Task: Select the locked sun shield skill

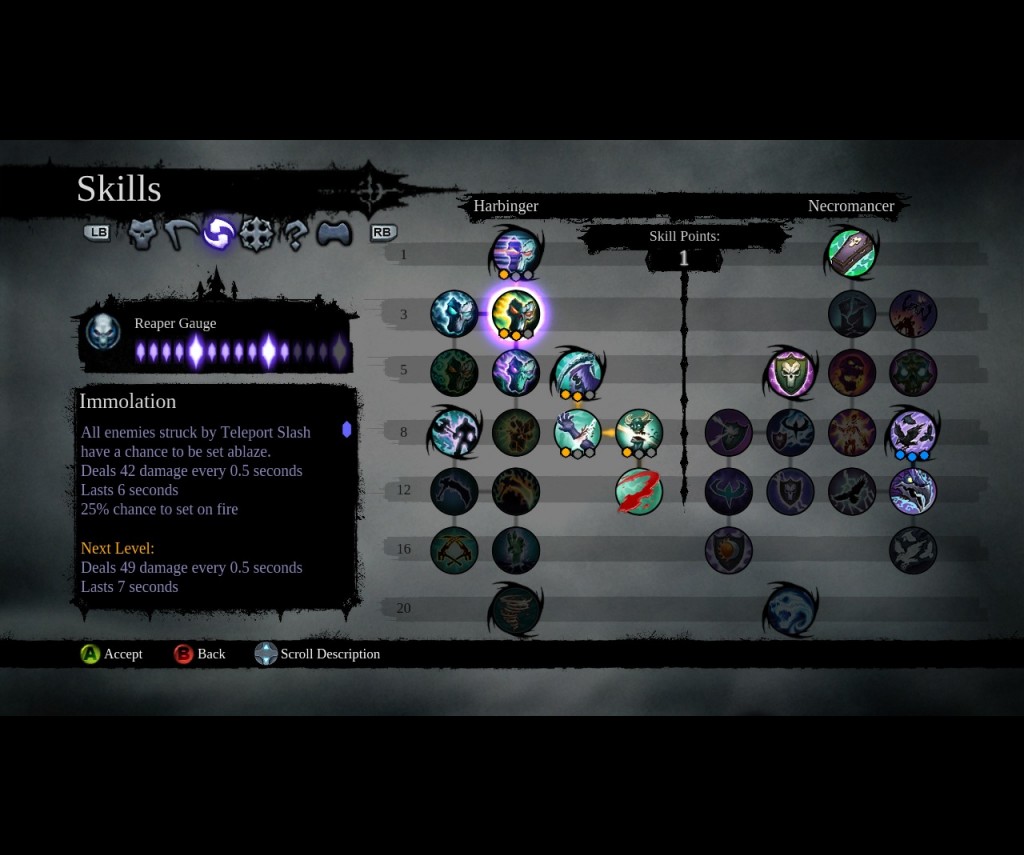Action: [729, 550]
